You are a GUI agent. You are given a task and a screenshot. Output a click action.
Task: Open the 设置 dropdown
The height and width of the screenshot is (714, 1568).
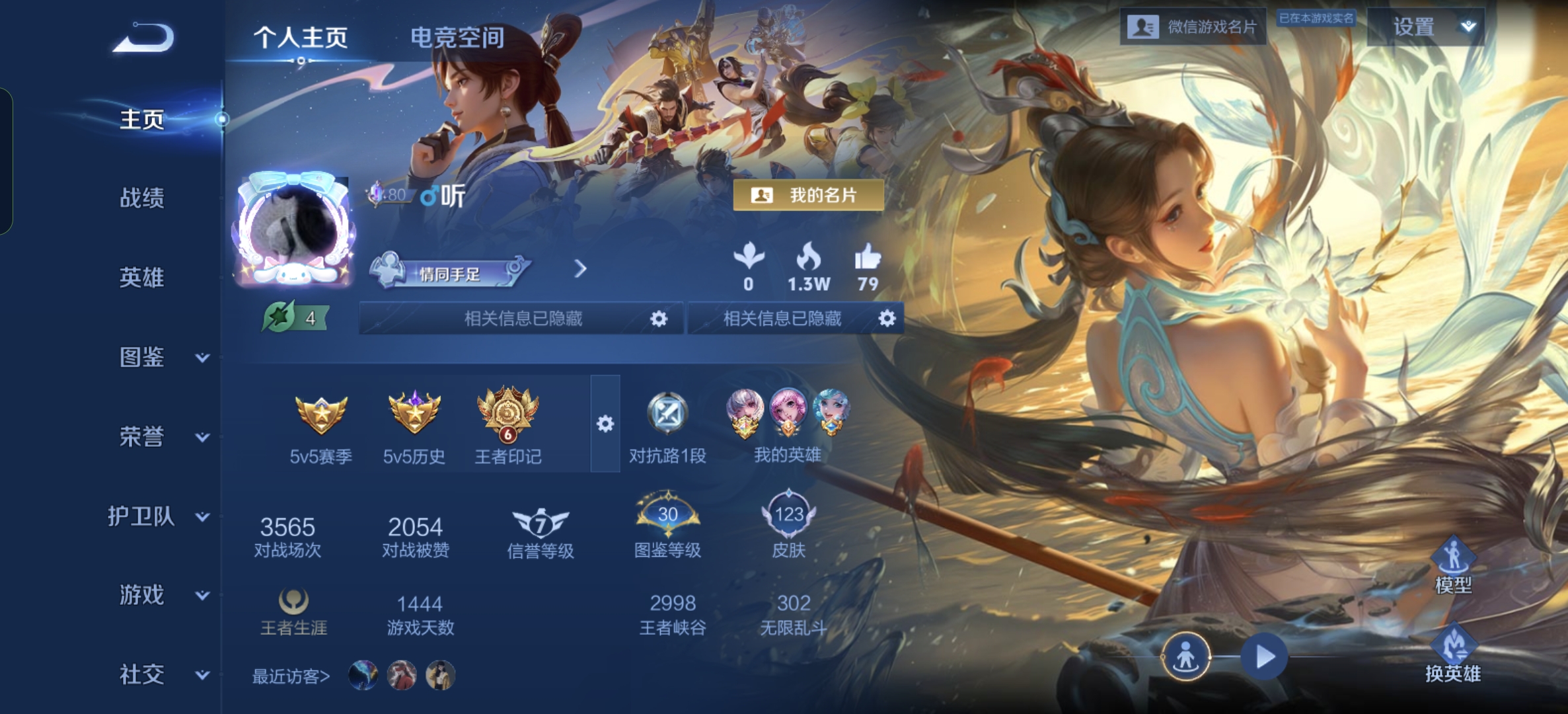pos(1425,27)
